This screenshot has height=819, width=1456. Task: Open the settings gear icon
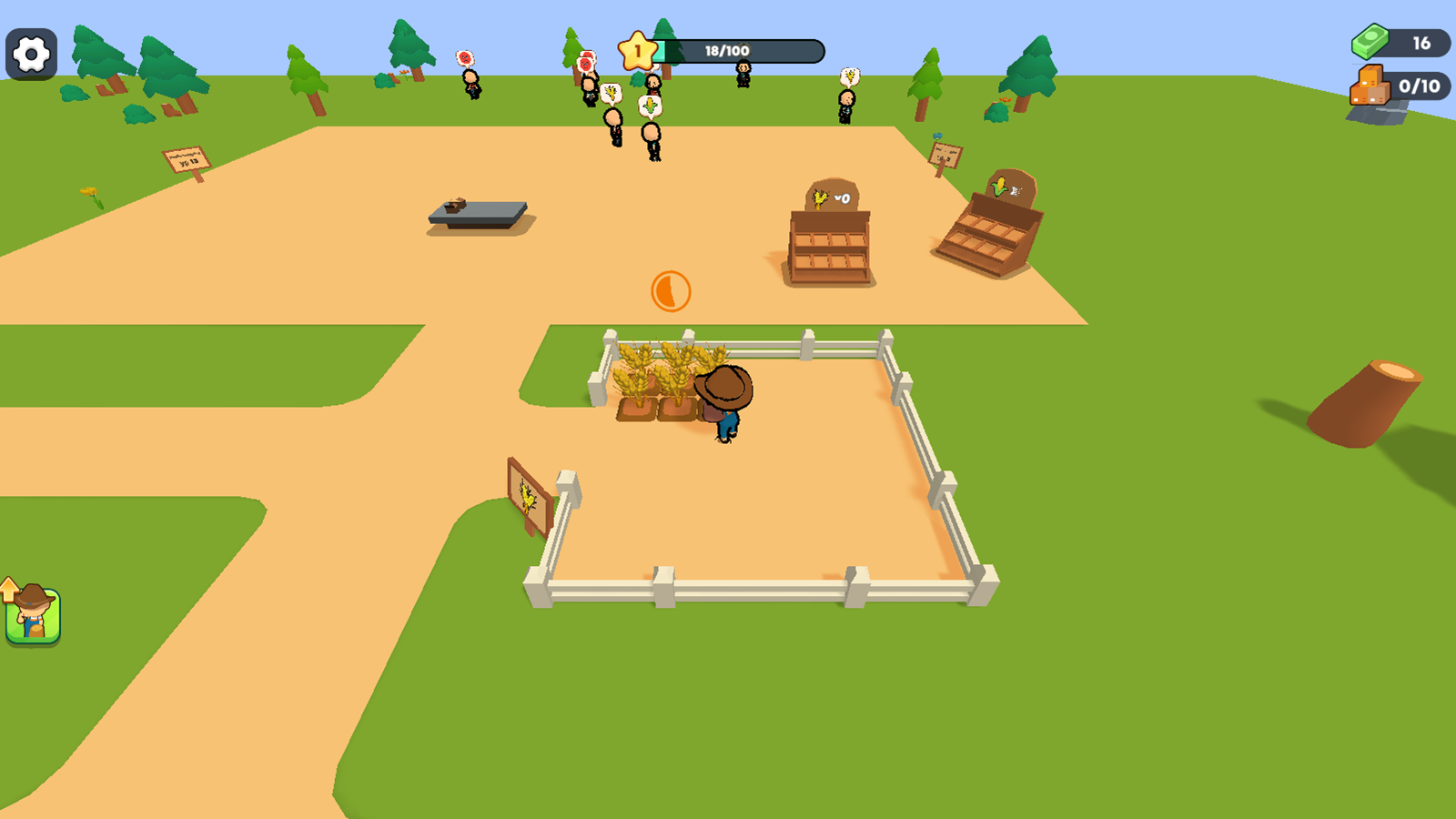(31, 54)
